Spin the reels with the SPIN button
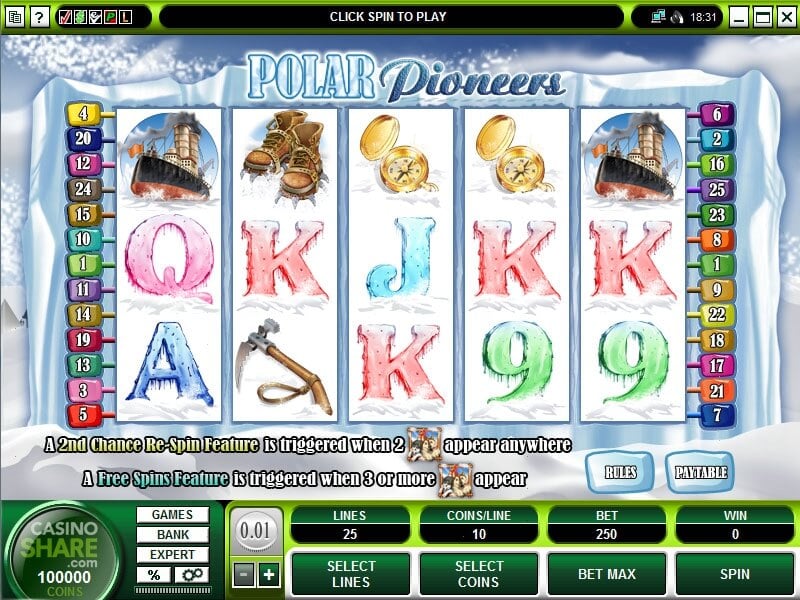The image size is (800, 600). (x=736, y=573)
